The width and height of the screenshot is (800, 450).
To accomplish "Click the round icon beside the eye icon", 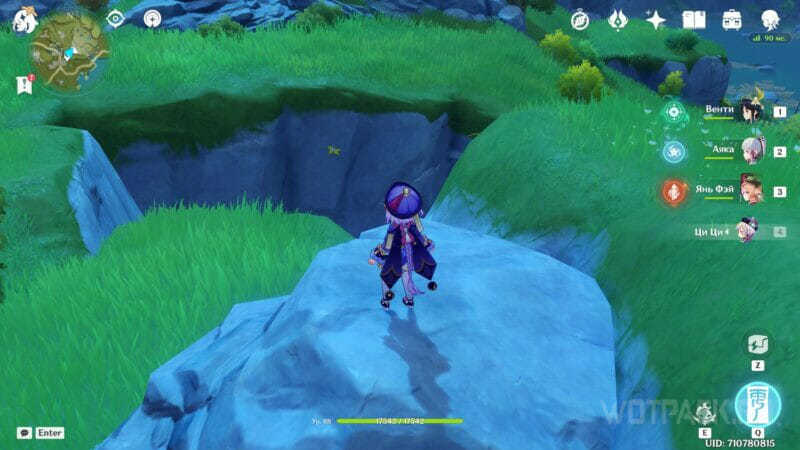I will [152, 19].
